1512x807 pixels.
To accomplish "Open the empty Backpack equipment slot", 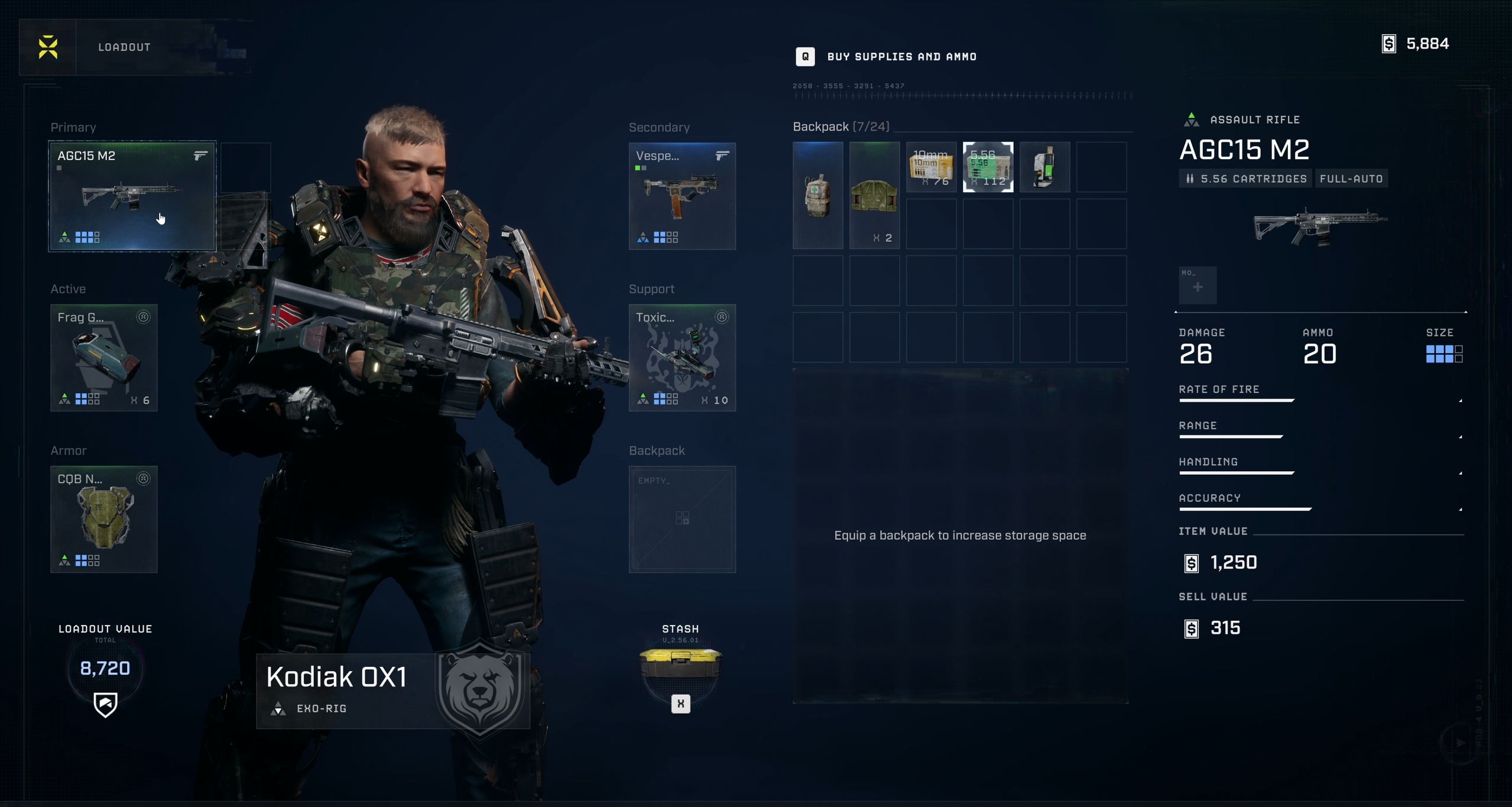I will point(682,519).
